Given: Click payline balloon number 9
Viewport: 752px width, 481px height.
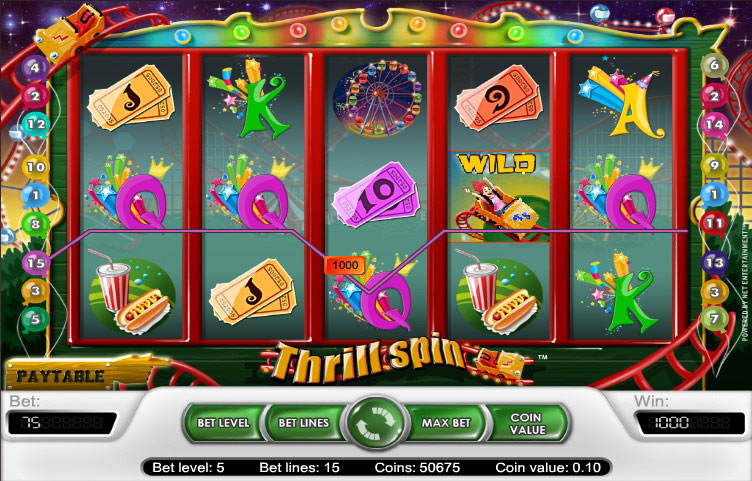Looking at the screenshot, I should [713, 166].
